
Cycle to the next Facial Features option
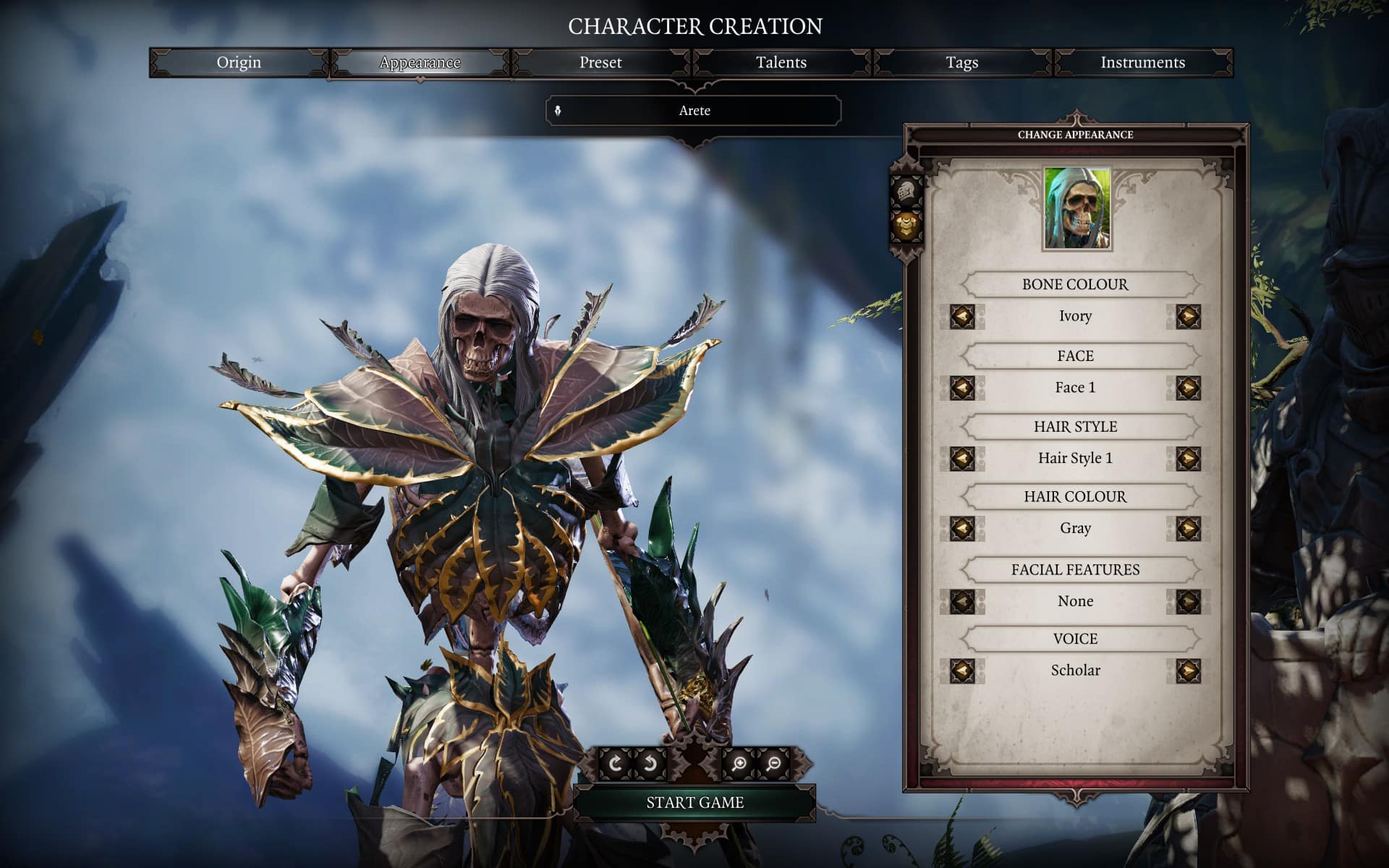[x=1188, y=601]
